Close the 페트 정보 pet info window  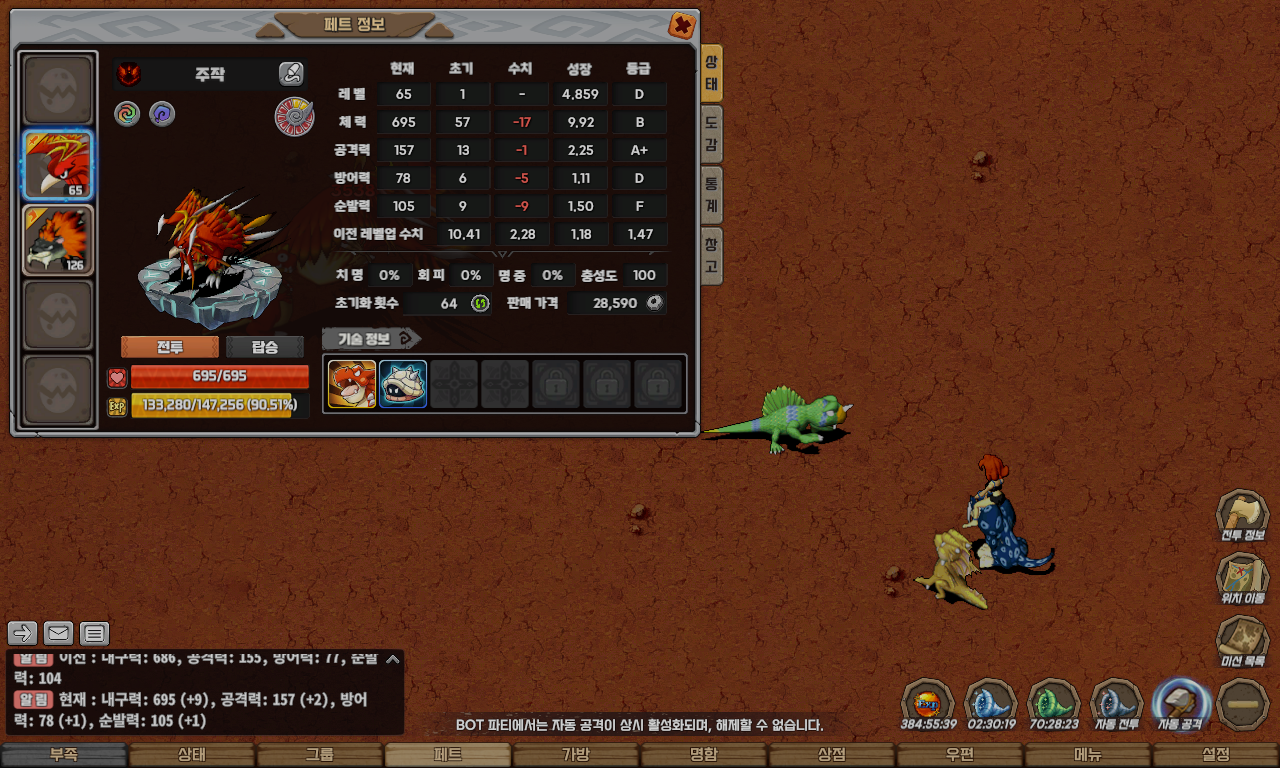[x=681, y=25]
